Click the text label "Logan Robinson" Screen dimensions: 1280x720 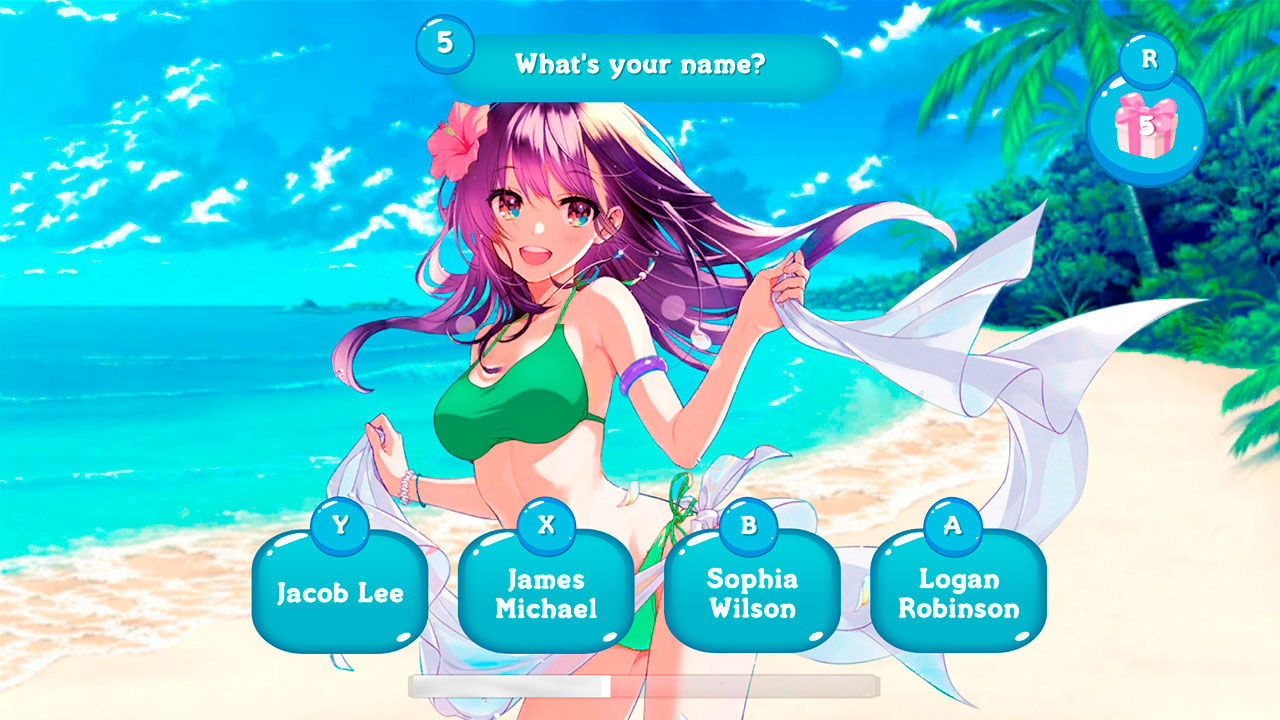click(956, 594)
